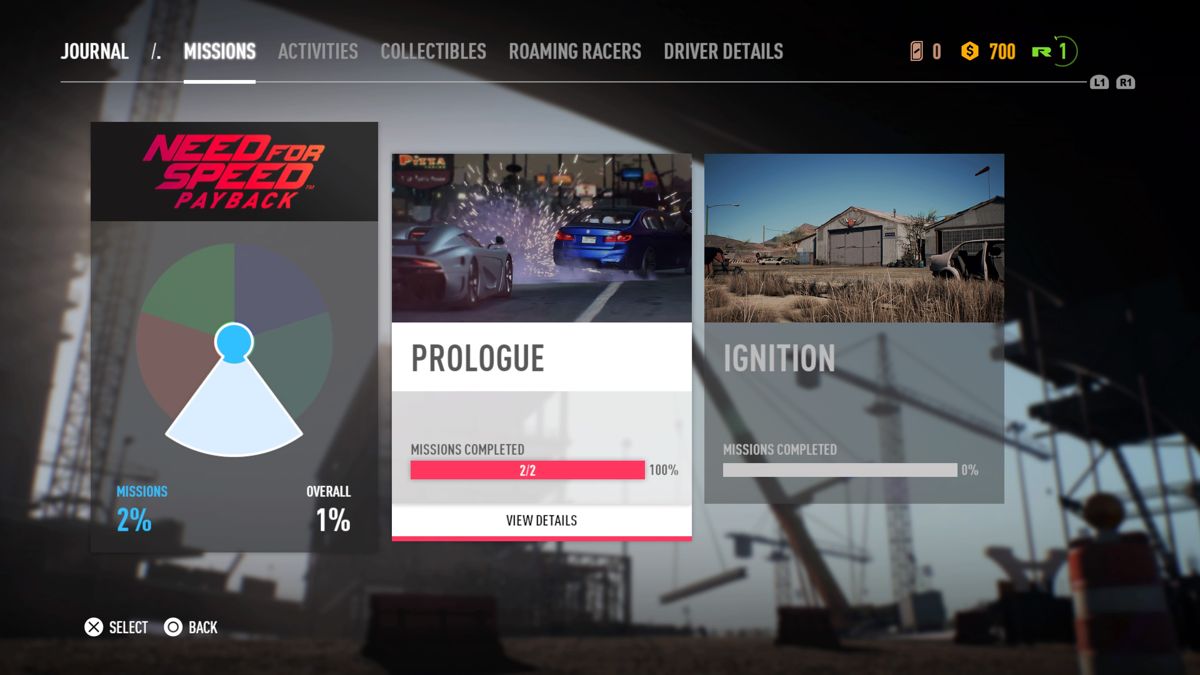
Task: Select the Prologue chapter card
Action: point(541,330)
